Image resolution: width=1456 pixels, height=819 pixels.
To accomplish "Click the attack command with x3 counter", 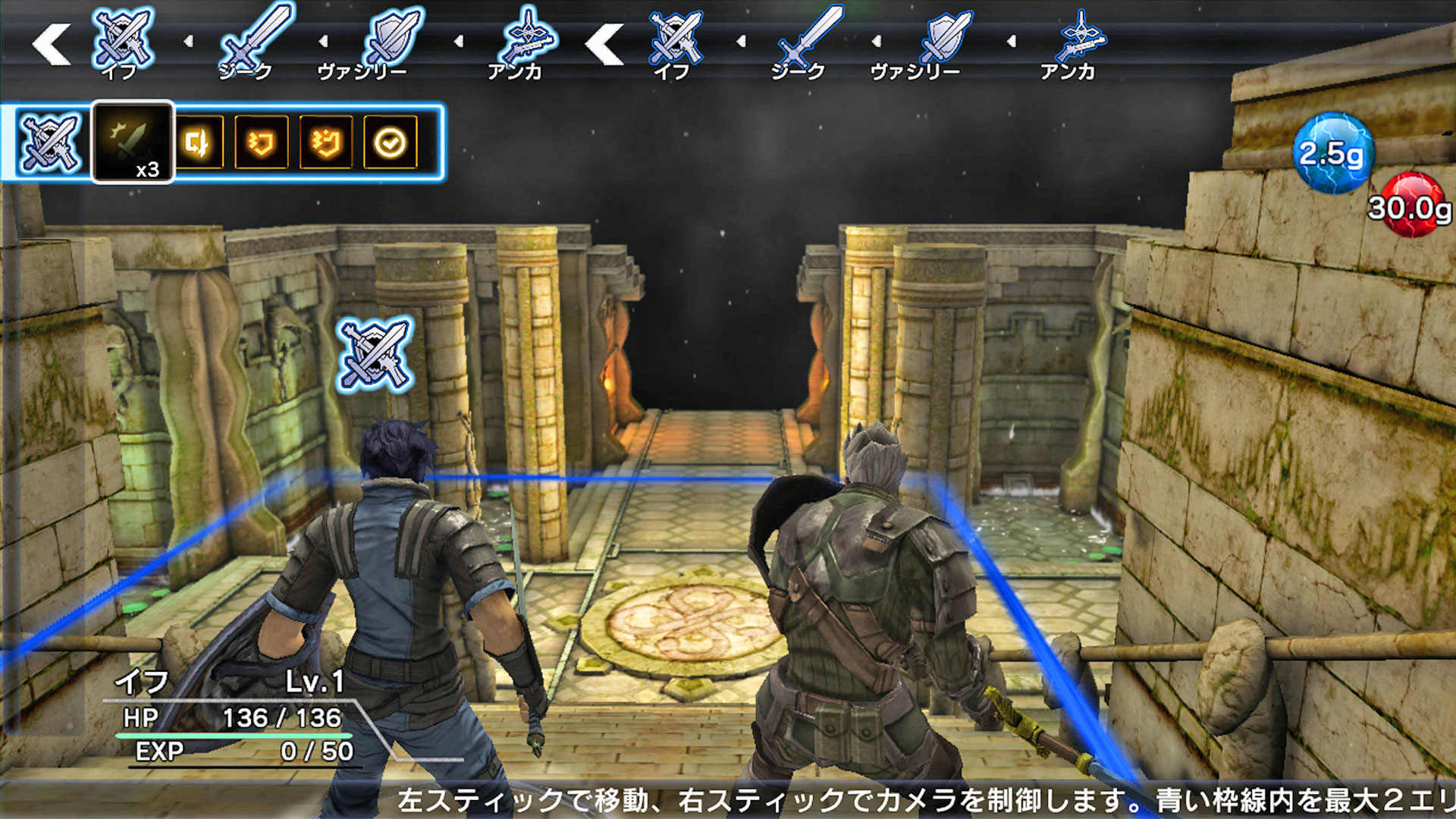I will [135, 140].
